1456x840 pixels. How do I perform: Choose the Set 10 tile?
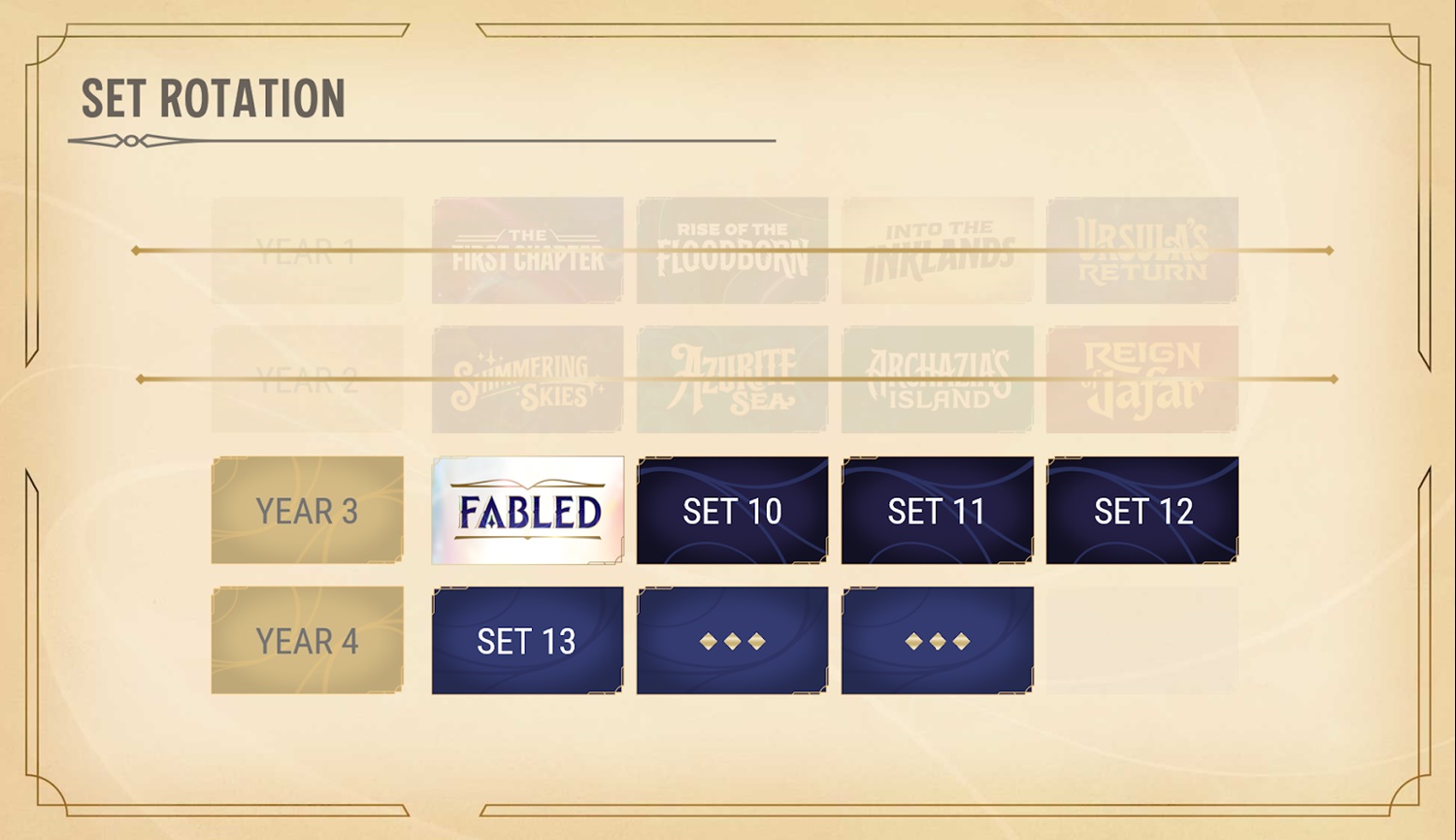click(732, 511)
